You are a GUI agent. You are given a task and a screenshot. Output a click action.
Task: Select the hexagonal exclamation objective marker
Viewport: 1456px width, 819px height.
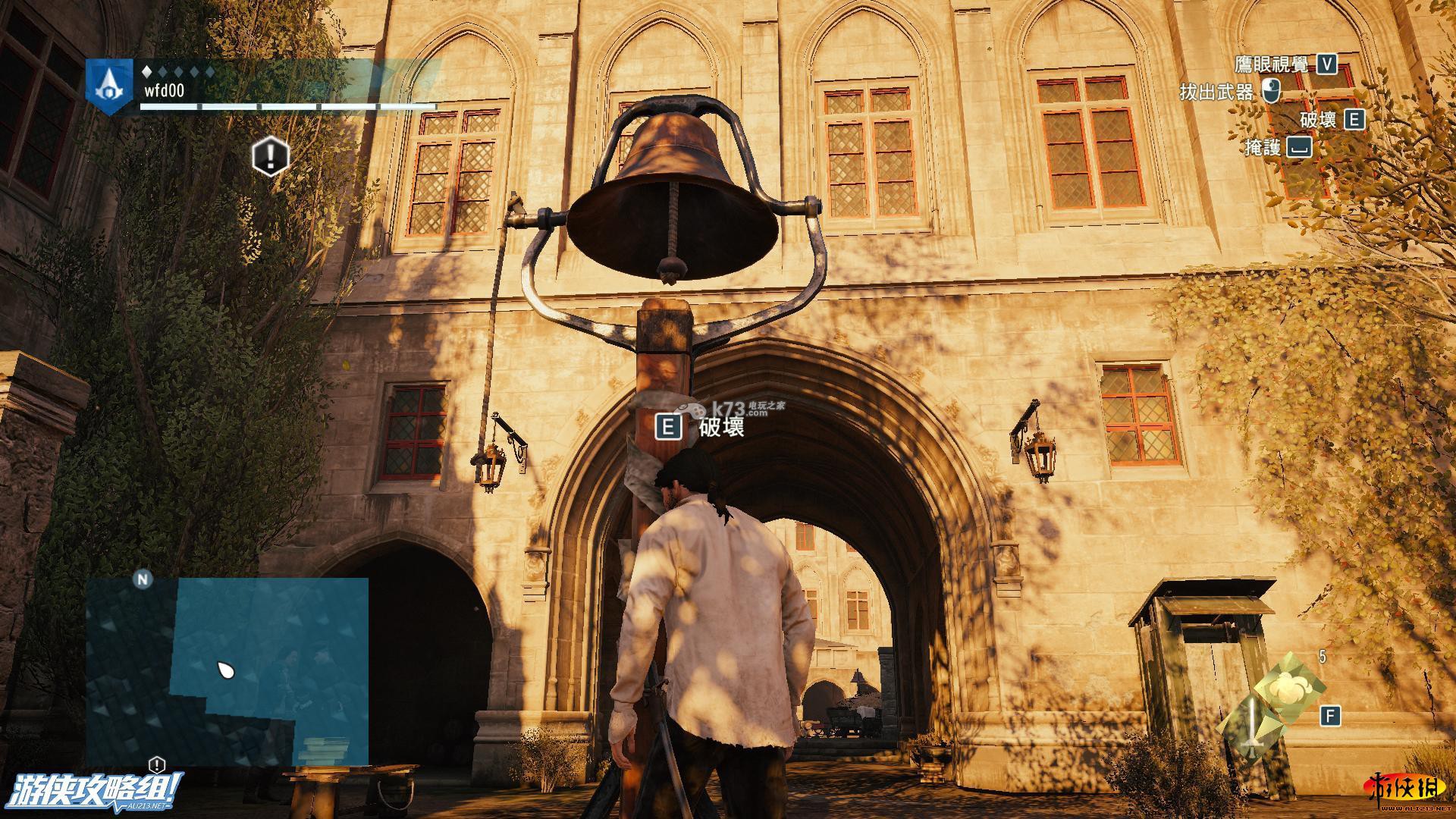pyautogui.click(x=271, y=157)
